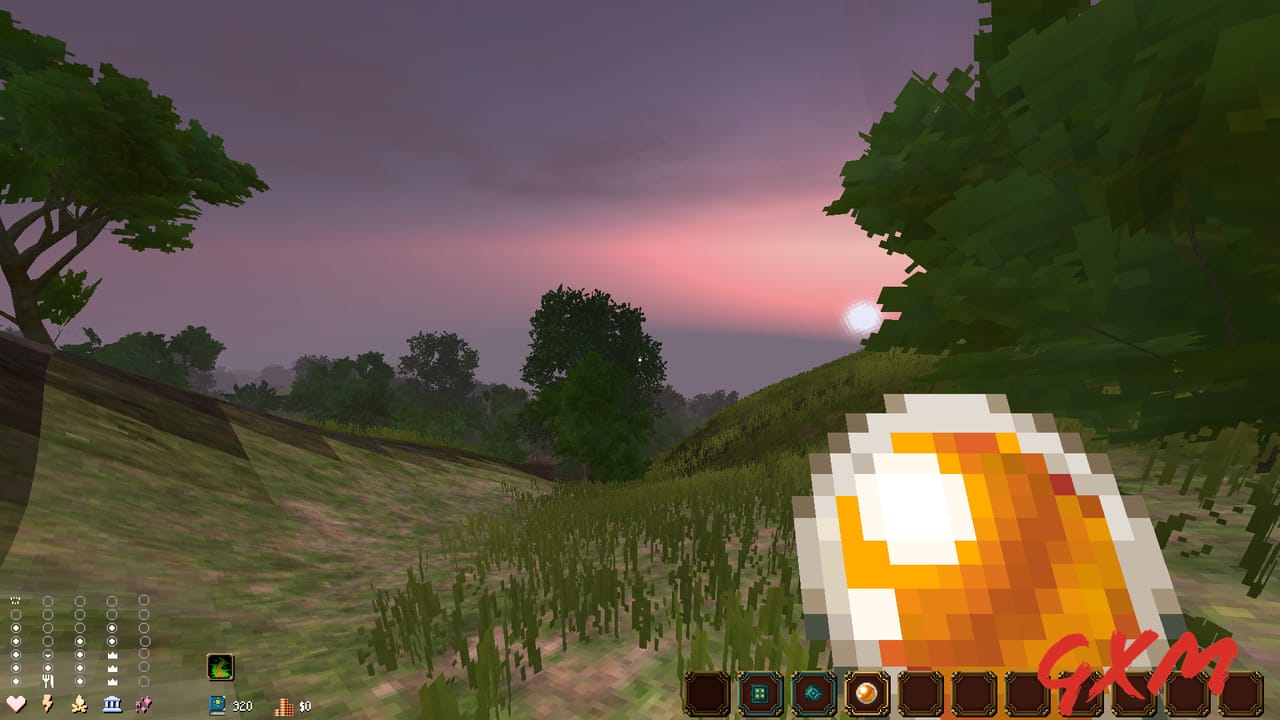Image resolution: width=1280 pixels, height=720 pixels.
Task: Click the lowest filled pip in the heart column
Action: [x=15, y=681]
